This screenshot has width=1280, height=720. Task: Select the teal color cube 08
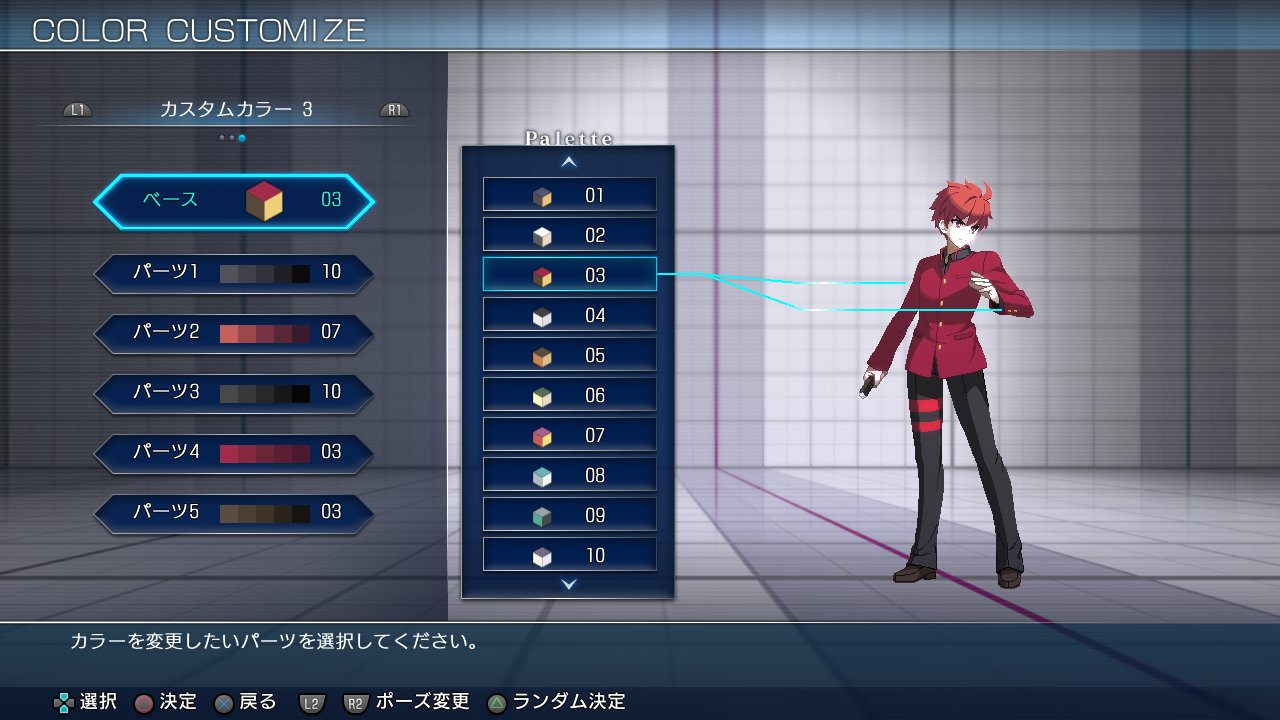point(569,473)
